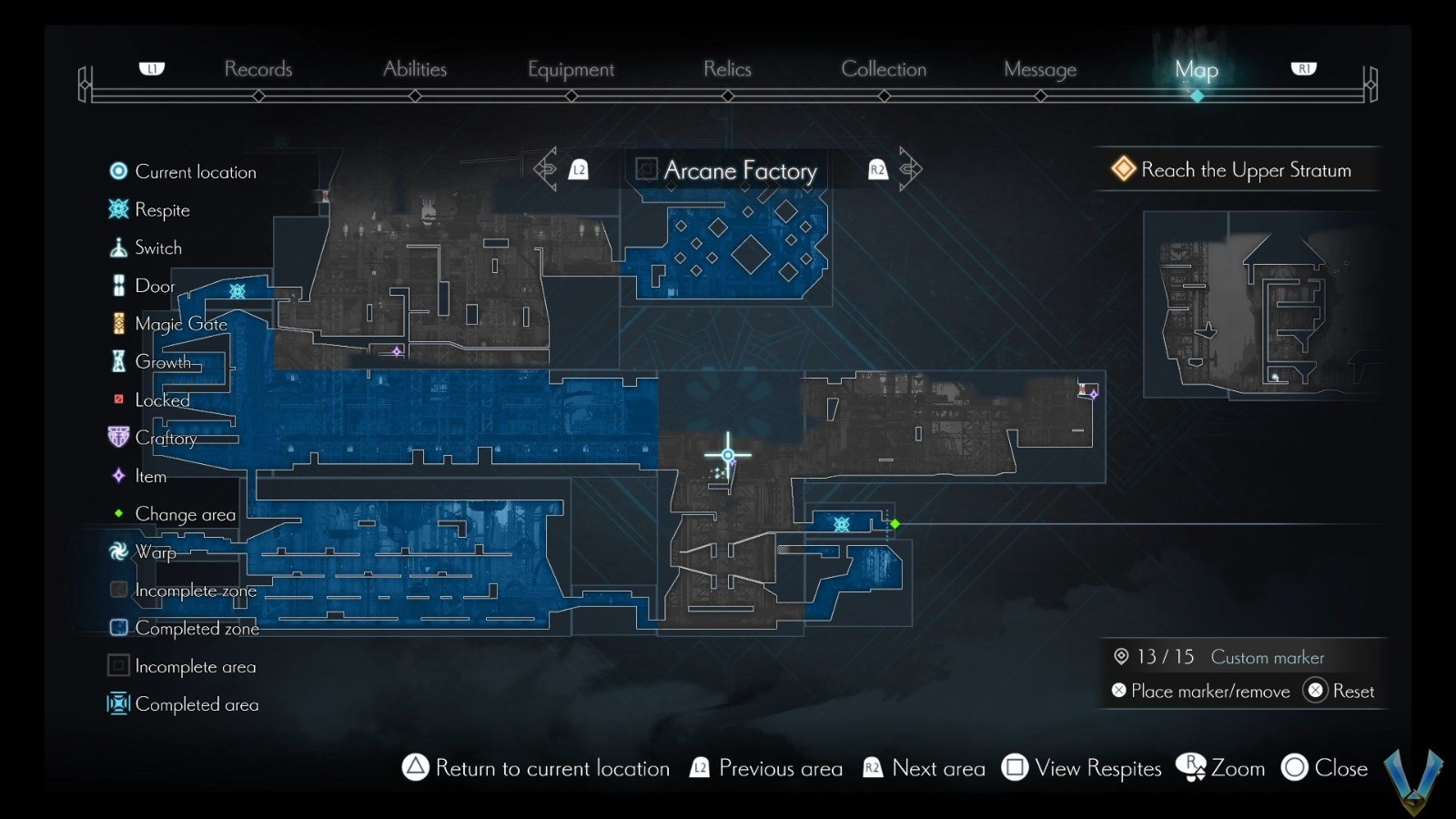Click the Magic Gate legend icon

click(x=117, y=323)
